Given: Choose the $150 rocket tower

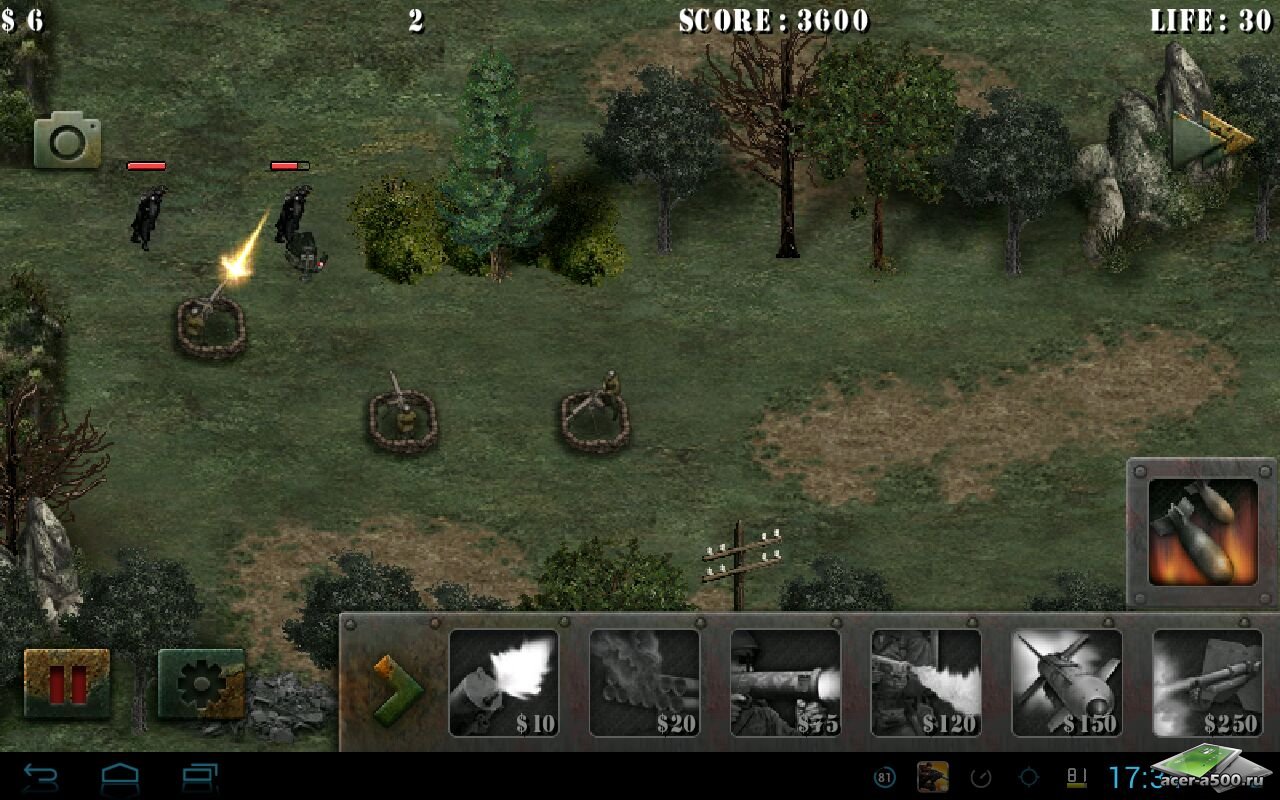Looking at the screenshot, I should (1067, 683).
